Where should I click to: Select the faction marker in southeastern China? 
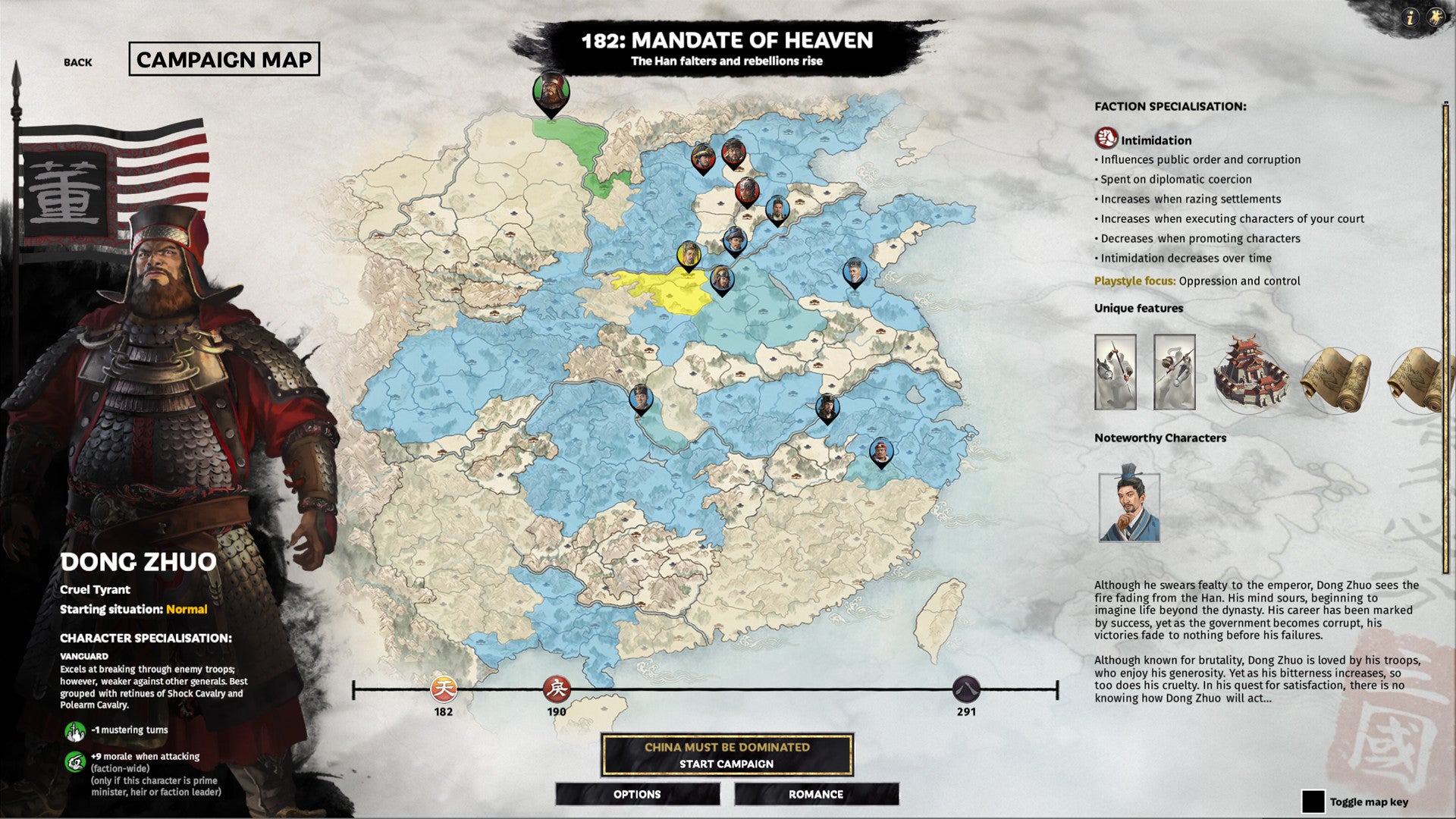pos(882,451)
